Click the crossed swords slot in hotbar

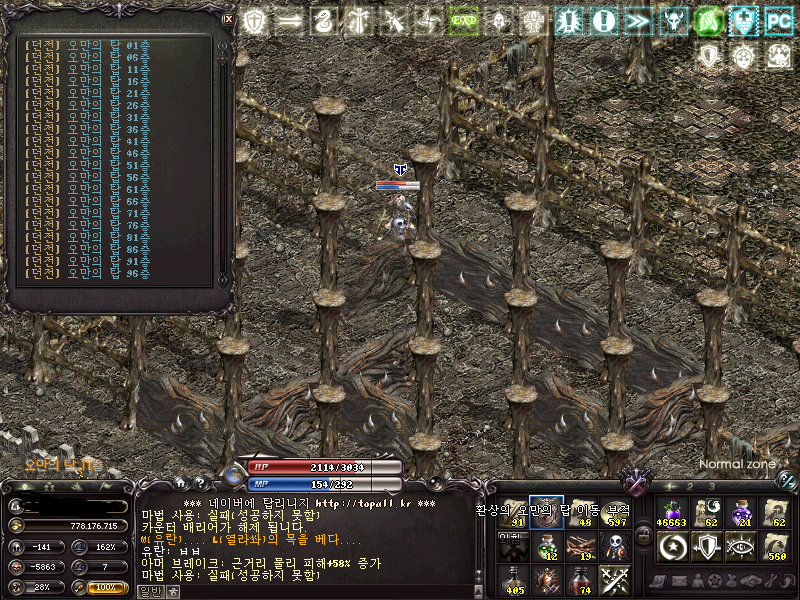click(x=613, y=579)
